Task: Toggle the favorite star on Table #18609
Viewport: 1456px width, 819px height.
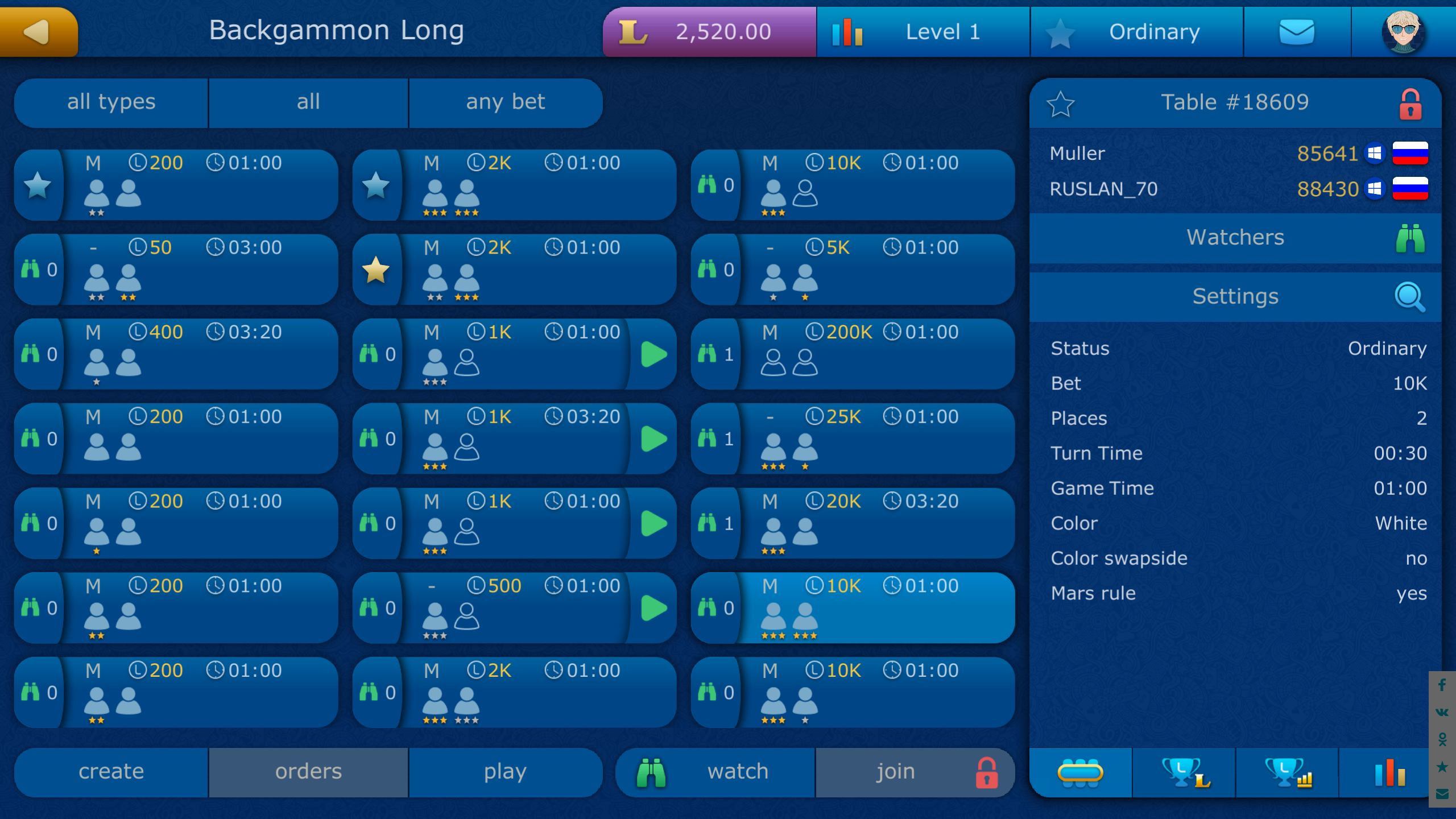Action: [1061, 103]
